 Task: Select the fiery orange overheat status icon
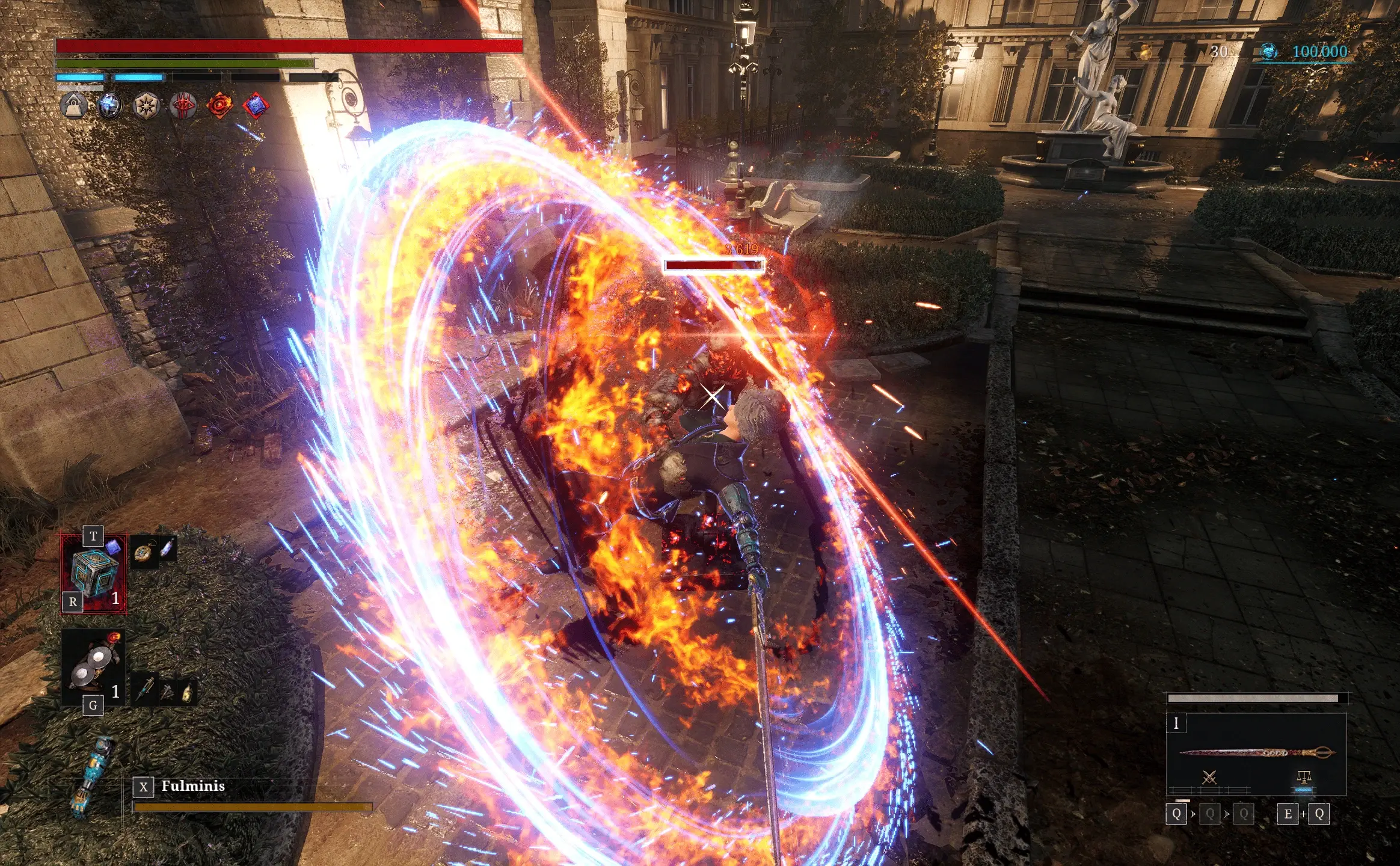click(x=220, y=103)
